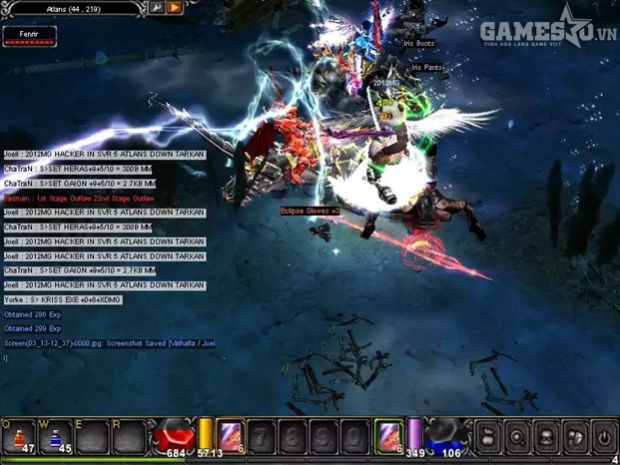Click the power icon system menu

(x=604, y=437)
